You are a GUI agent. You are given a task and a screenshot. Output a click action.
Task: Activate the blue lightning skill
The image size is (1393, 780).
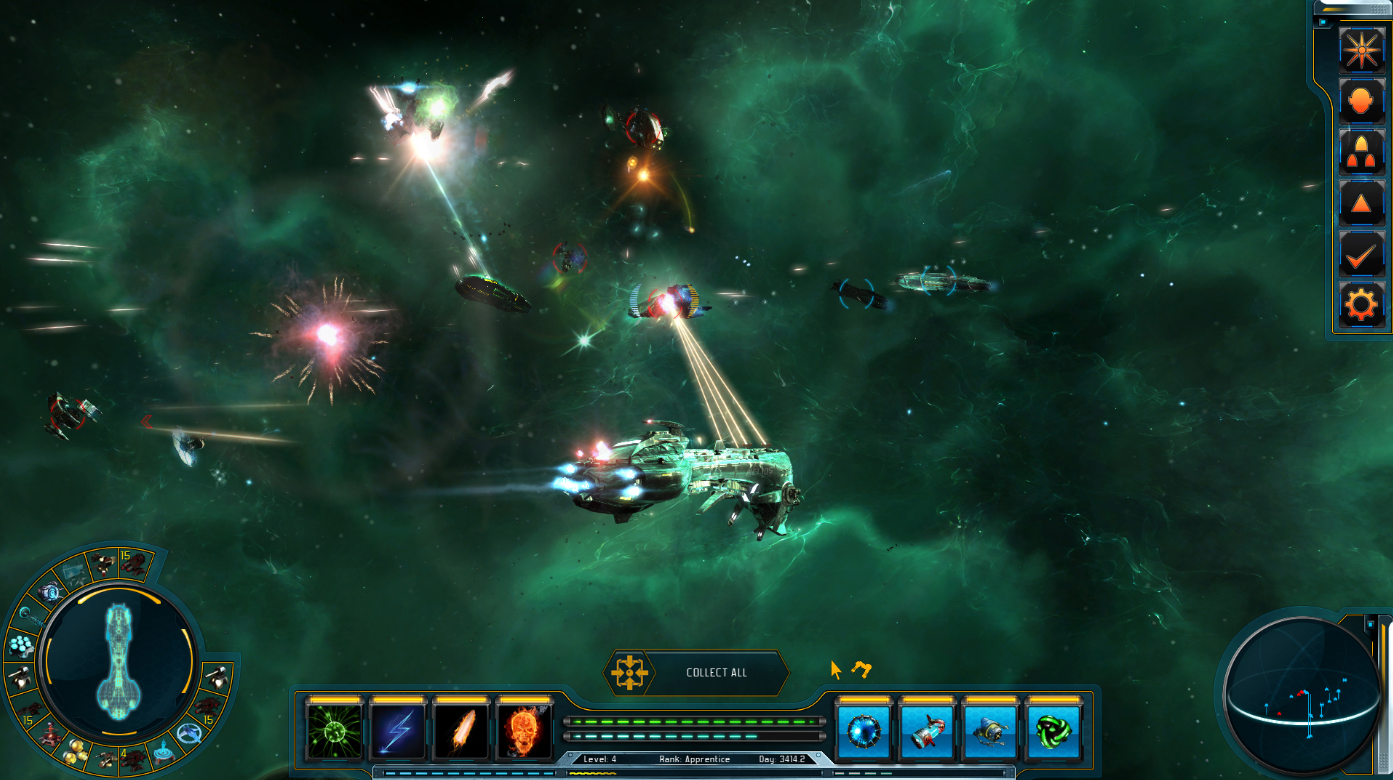400,733
